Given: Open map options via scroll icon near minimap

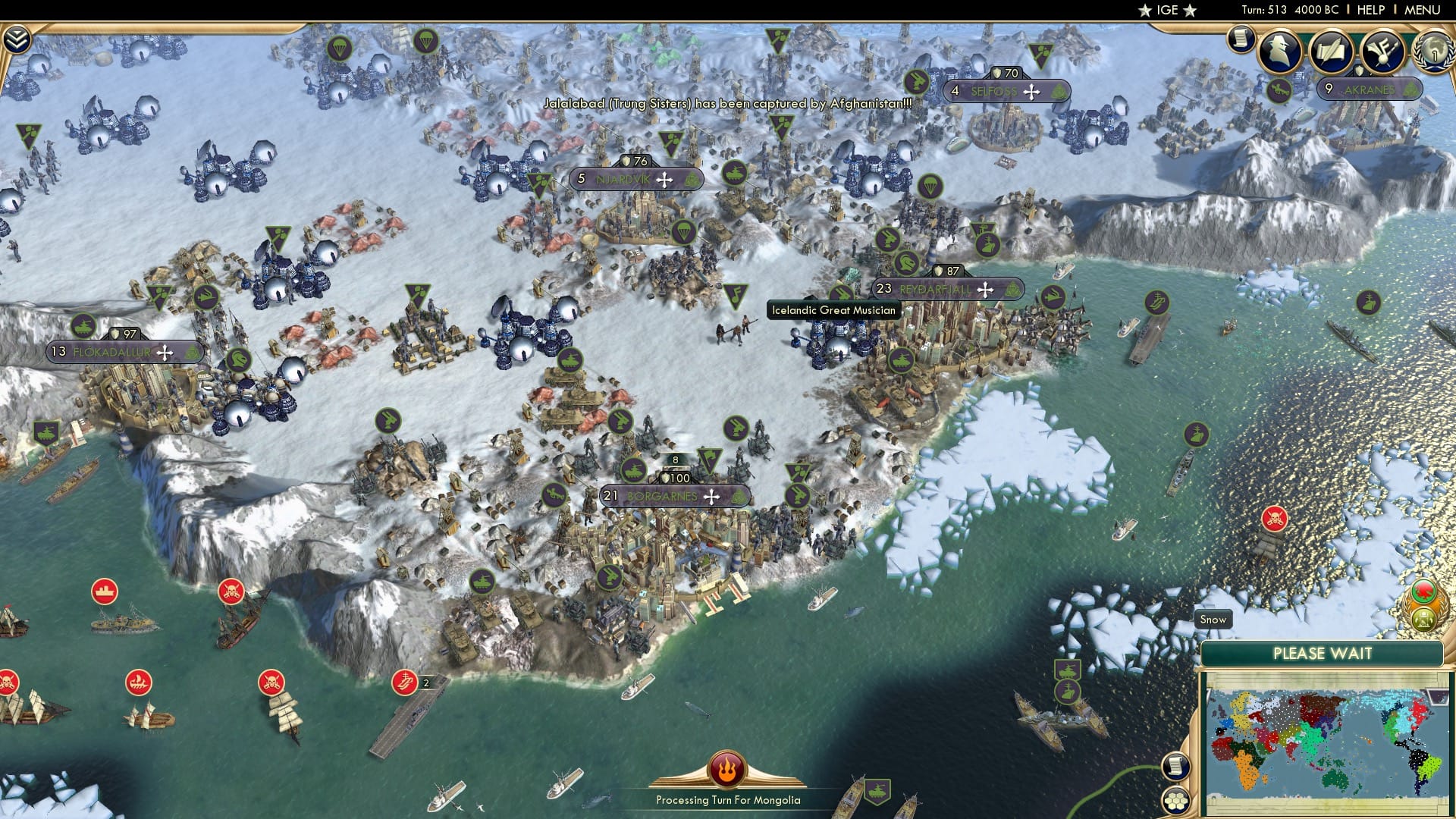Looking at the screenshot, I should (1175, 766).
